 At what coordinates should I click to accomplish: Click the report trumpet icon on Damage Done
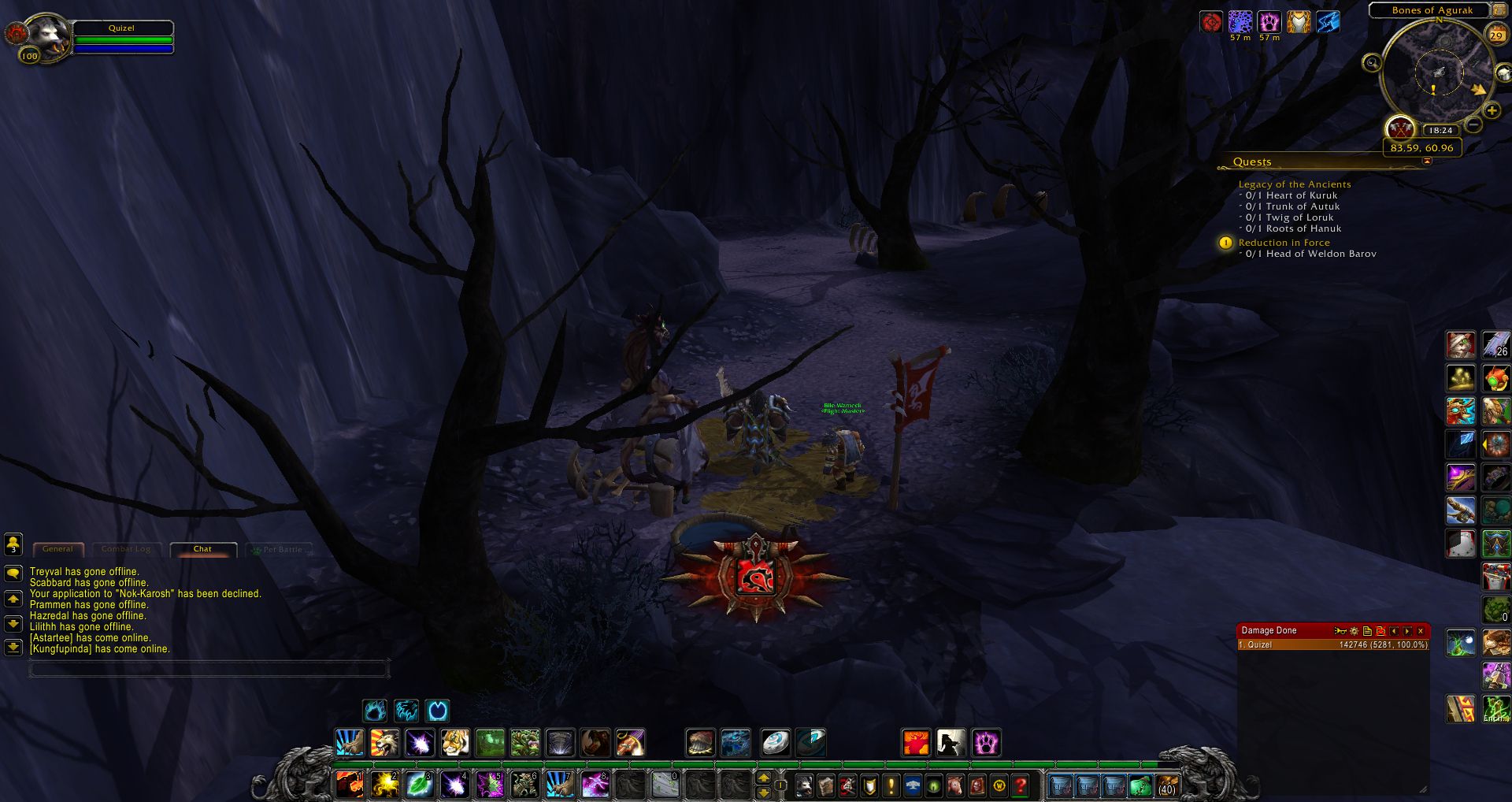[x=1341, y=631]
